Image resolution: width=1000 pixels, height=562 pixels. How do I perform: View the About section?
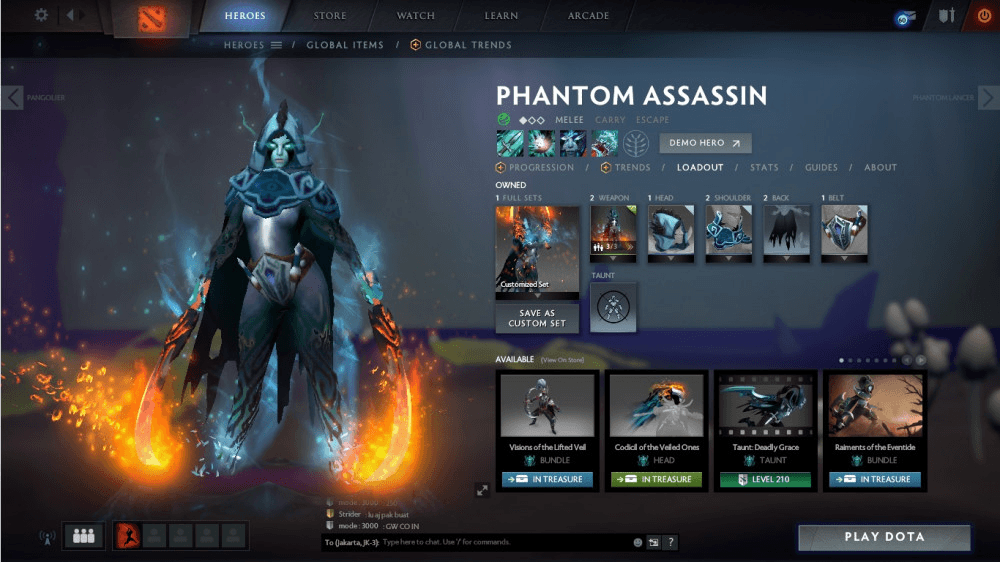coord(880,168)
